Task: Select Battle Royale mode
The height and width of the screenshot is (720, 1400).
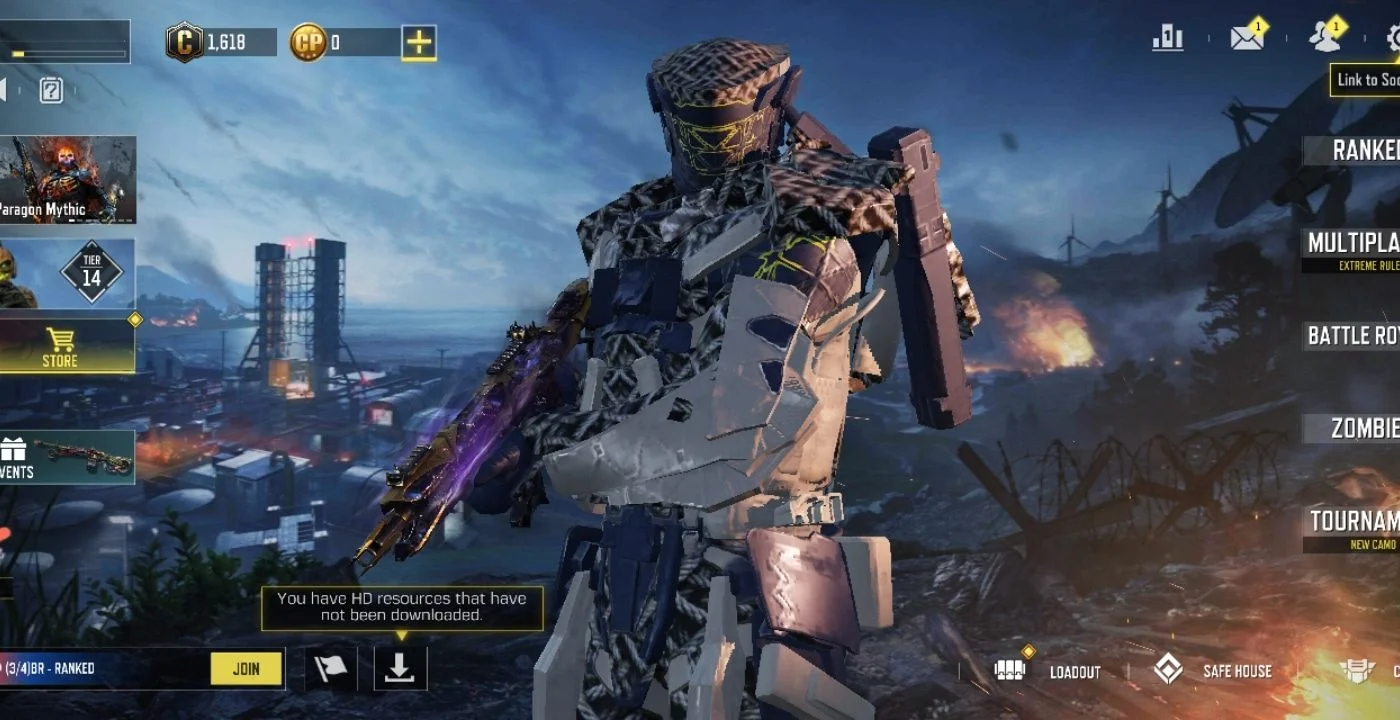Action: (1353, 336)
